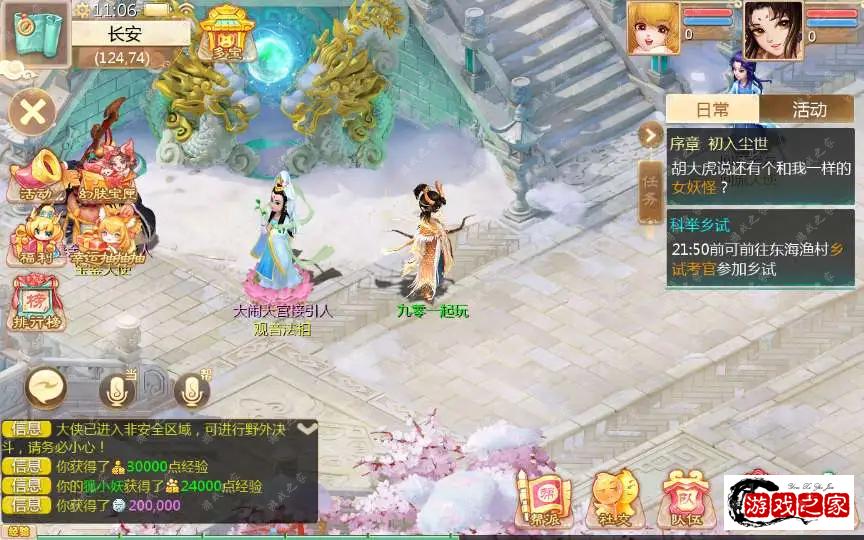Switch to the 活动 tab in quest panel

pos(809,110)
